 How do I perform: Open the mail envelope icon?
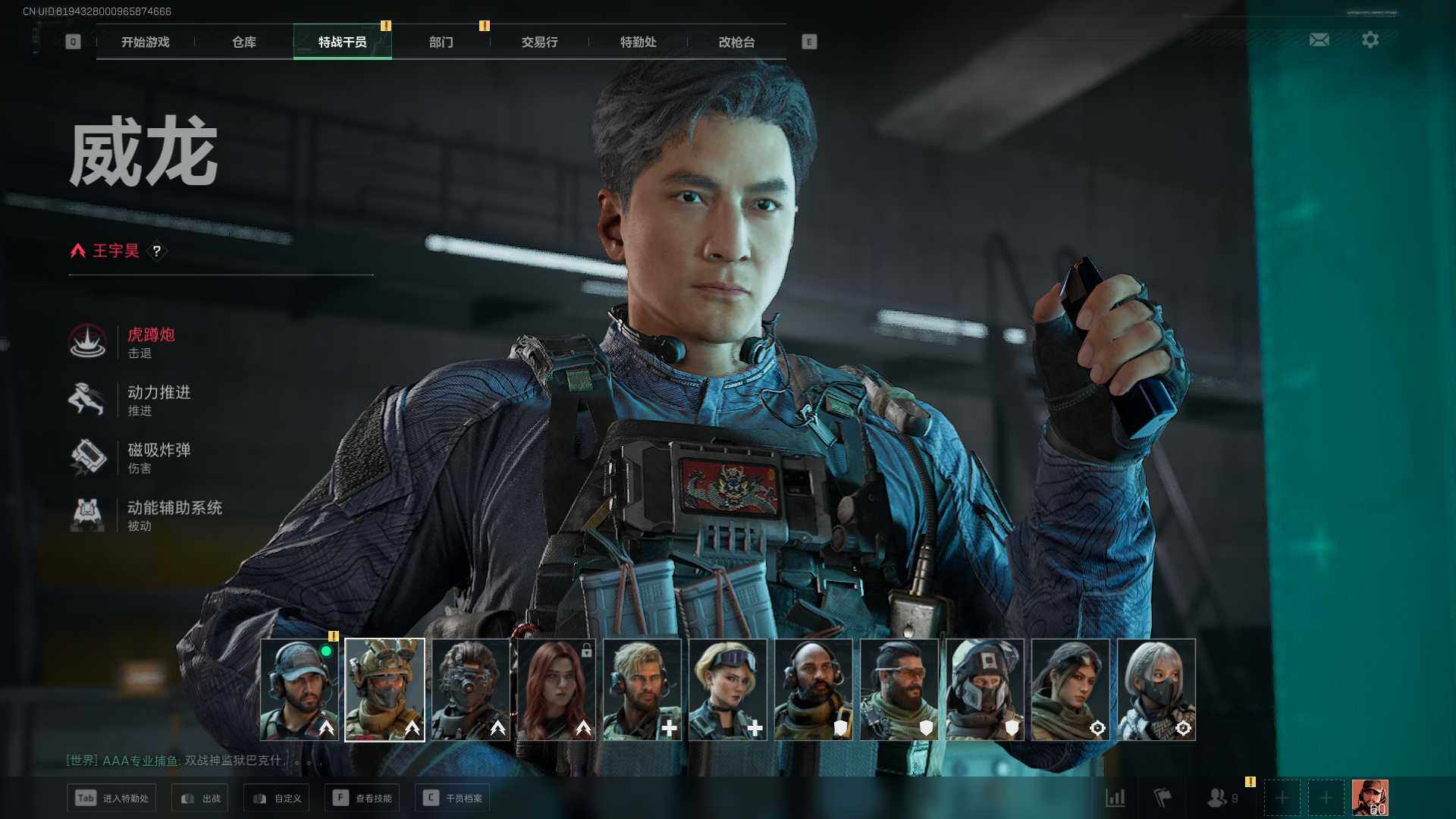coord(1319,39)
